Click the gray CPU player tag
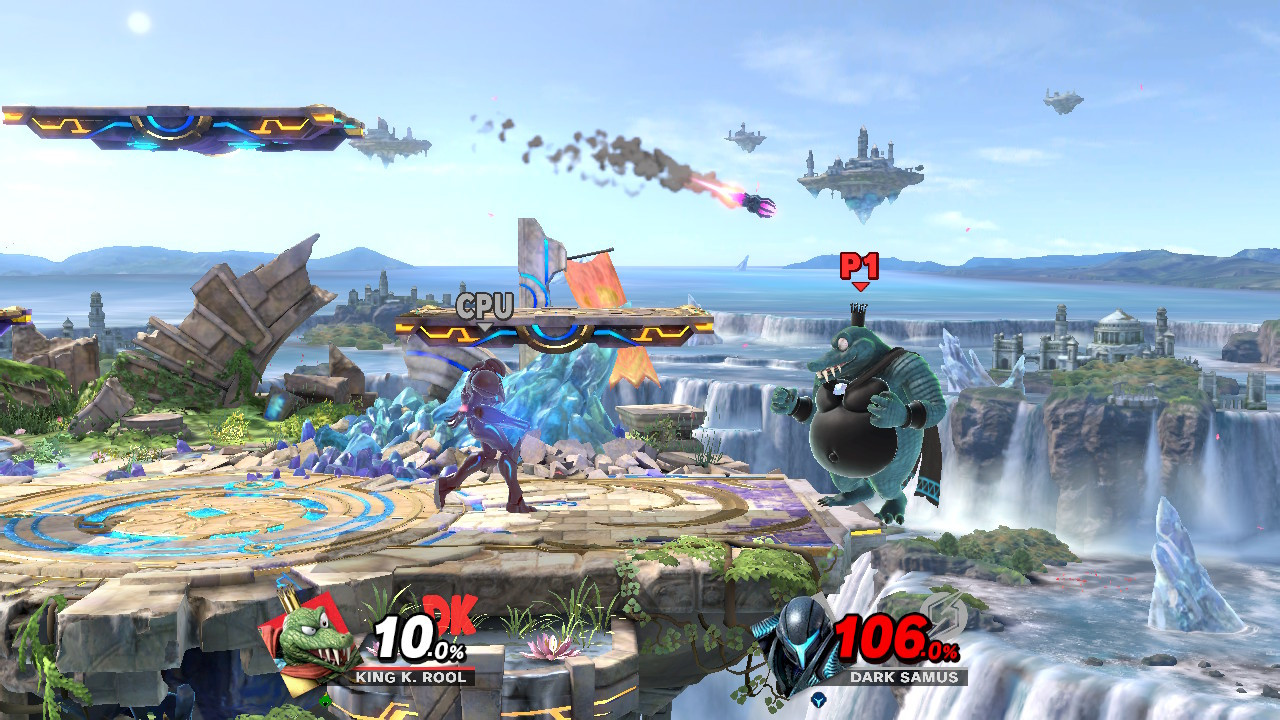The width and height of the screenshot is (1280, 720). coord(487,305)
